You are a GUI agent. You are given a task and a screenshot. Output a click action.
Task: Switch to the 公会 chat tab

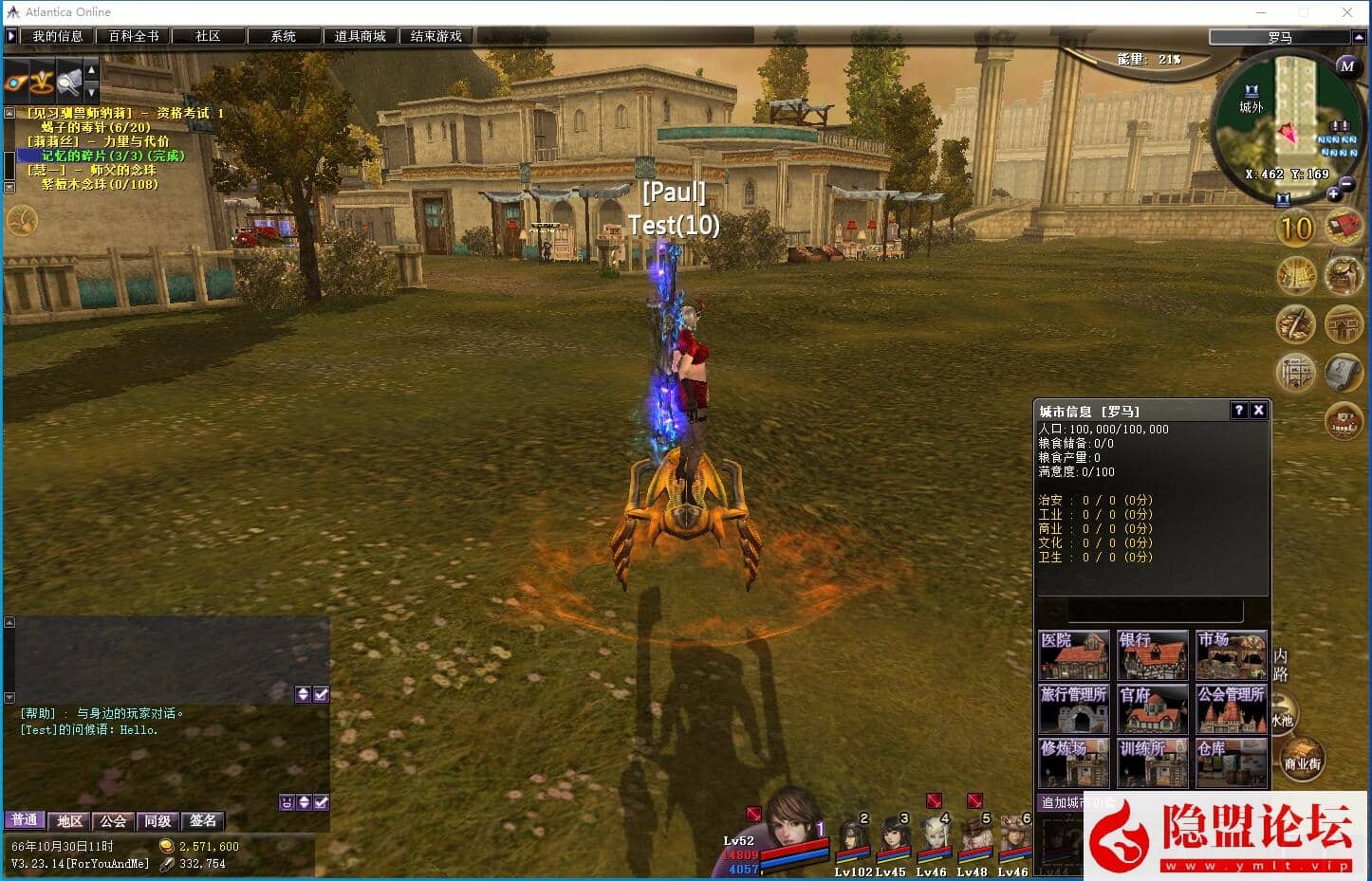pyautogui.click(x=114, y=820)
